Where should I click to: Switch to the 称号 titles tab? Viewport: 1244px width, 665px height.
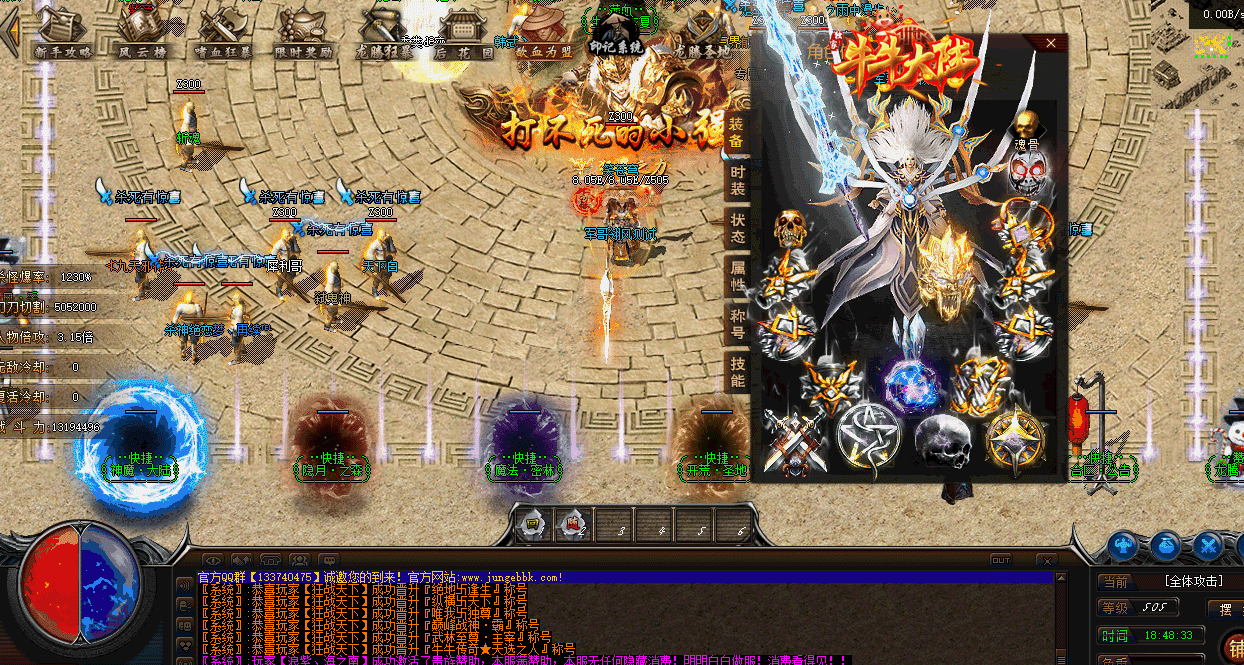(737, 322)
